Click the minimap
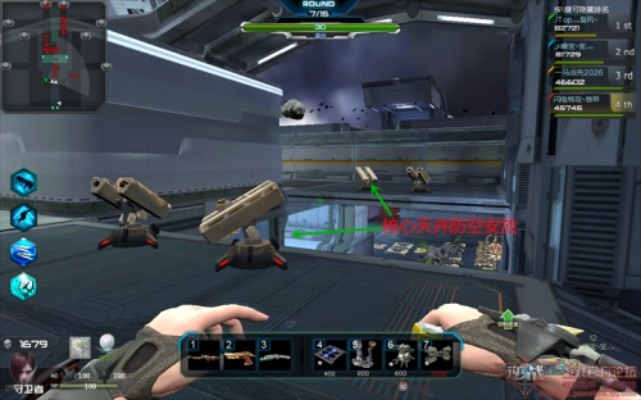The width and height of the screenshot is (641, 400). 53,55
